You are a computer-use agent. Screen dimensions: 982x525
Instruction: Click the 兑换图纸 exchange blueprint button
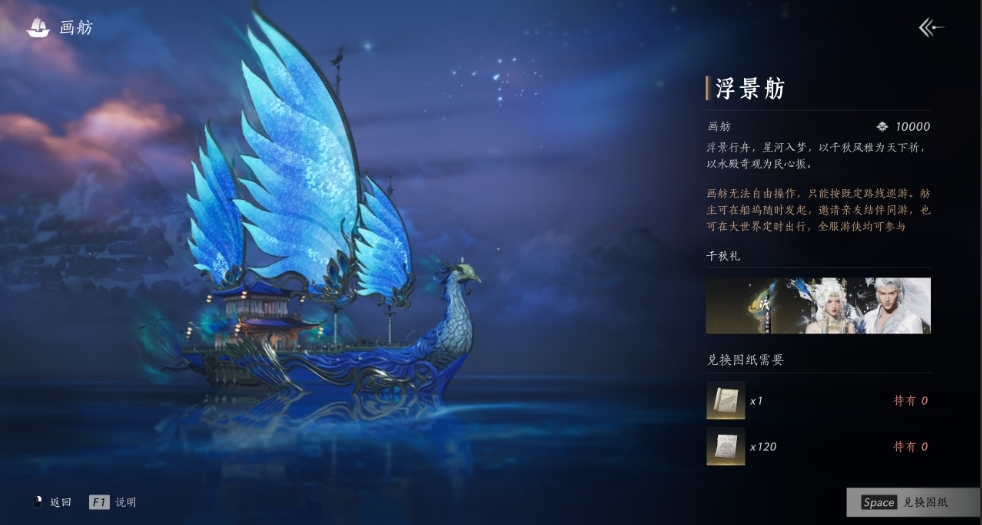click(912, 502)
